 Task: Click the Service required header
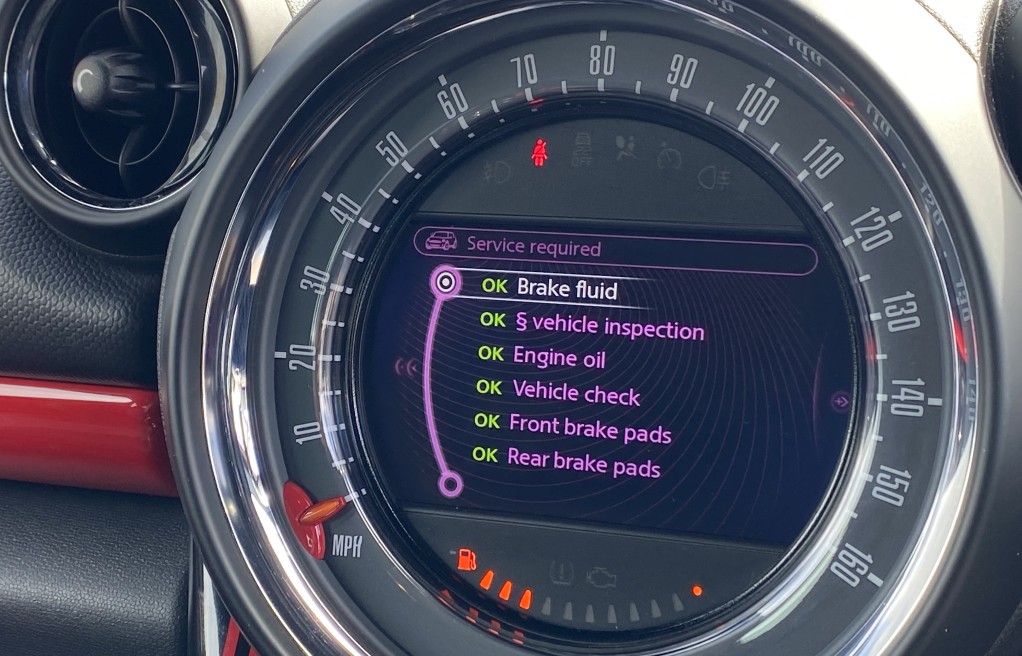tap(533, 247)
